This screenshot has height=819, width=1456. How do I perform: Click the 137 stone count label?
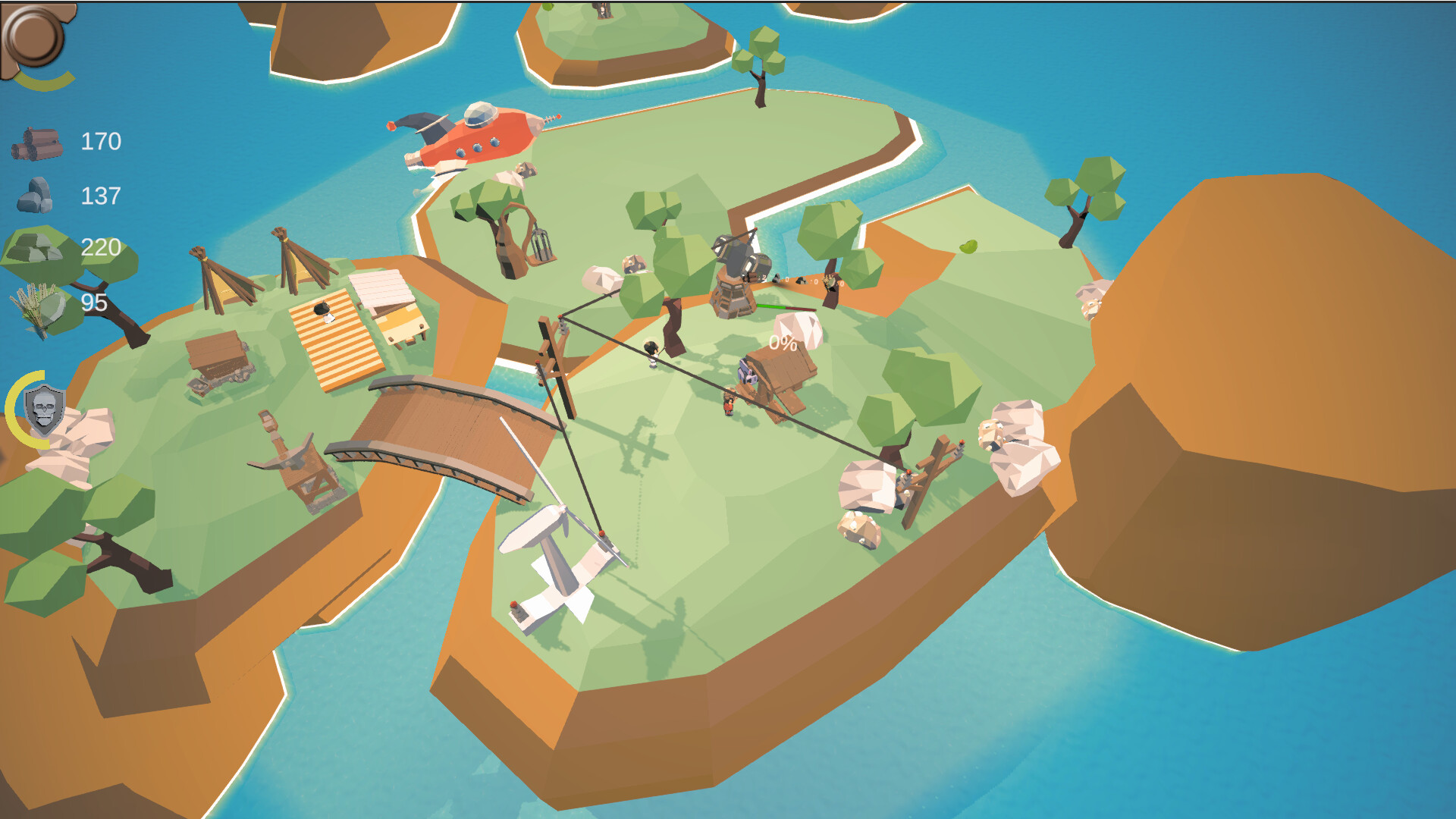[x=99, y=196]
